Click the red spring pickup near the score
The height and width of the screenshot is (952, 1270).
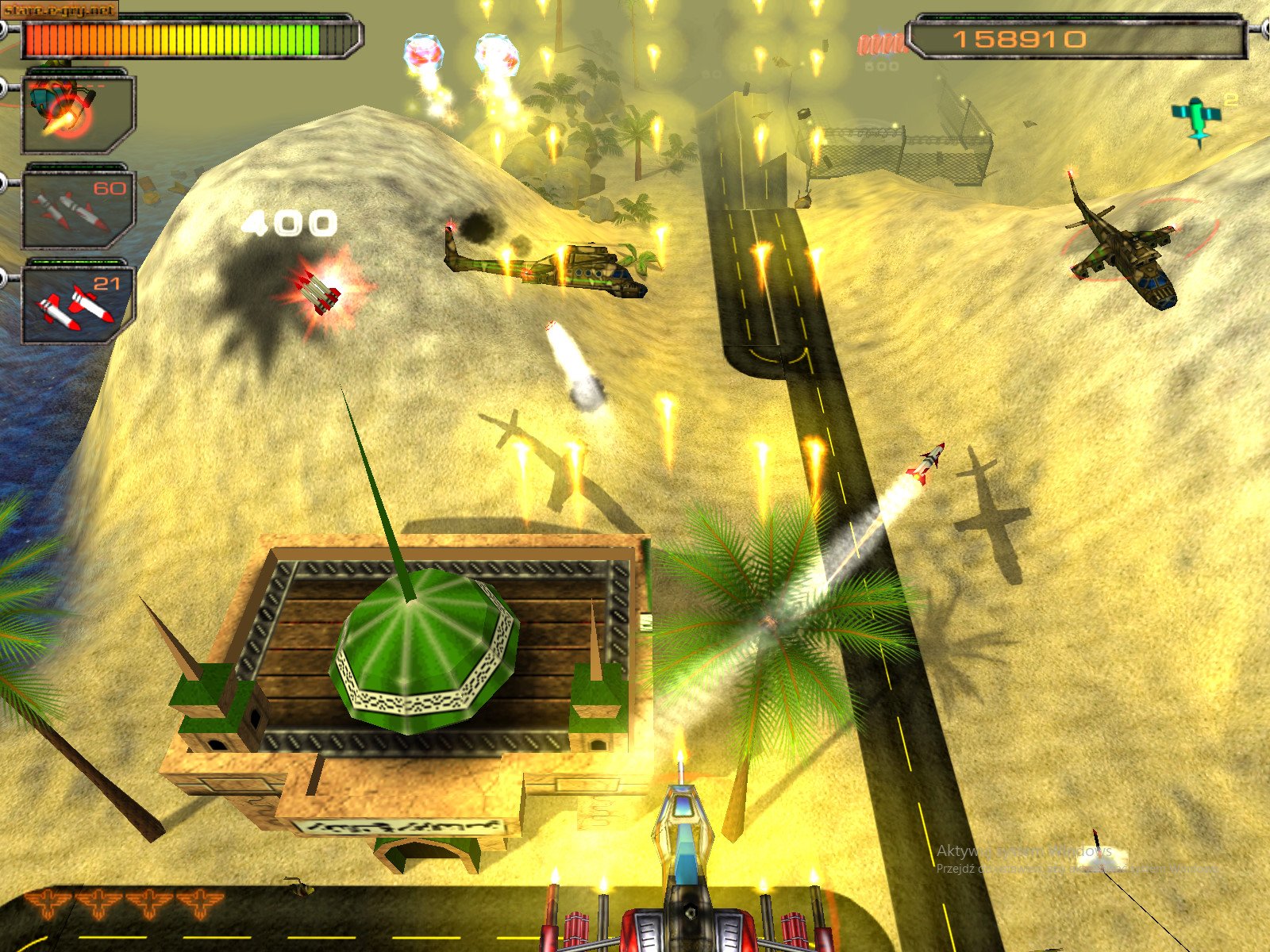pos(879,44)
